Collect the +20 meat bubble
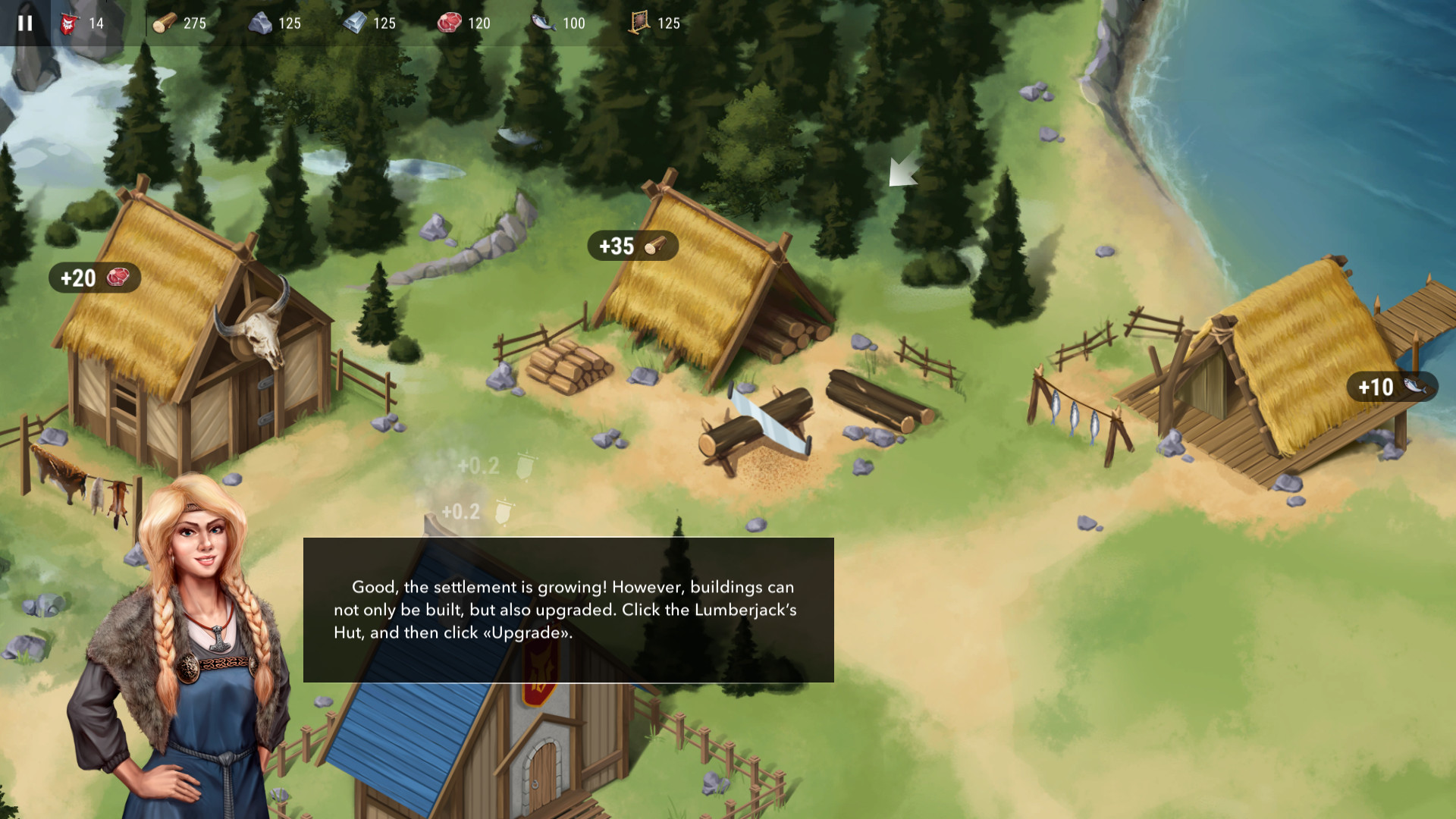The image size is (1456, 819). pos(94,278)
